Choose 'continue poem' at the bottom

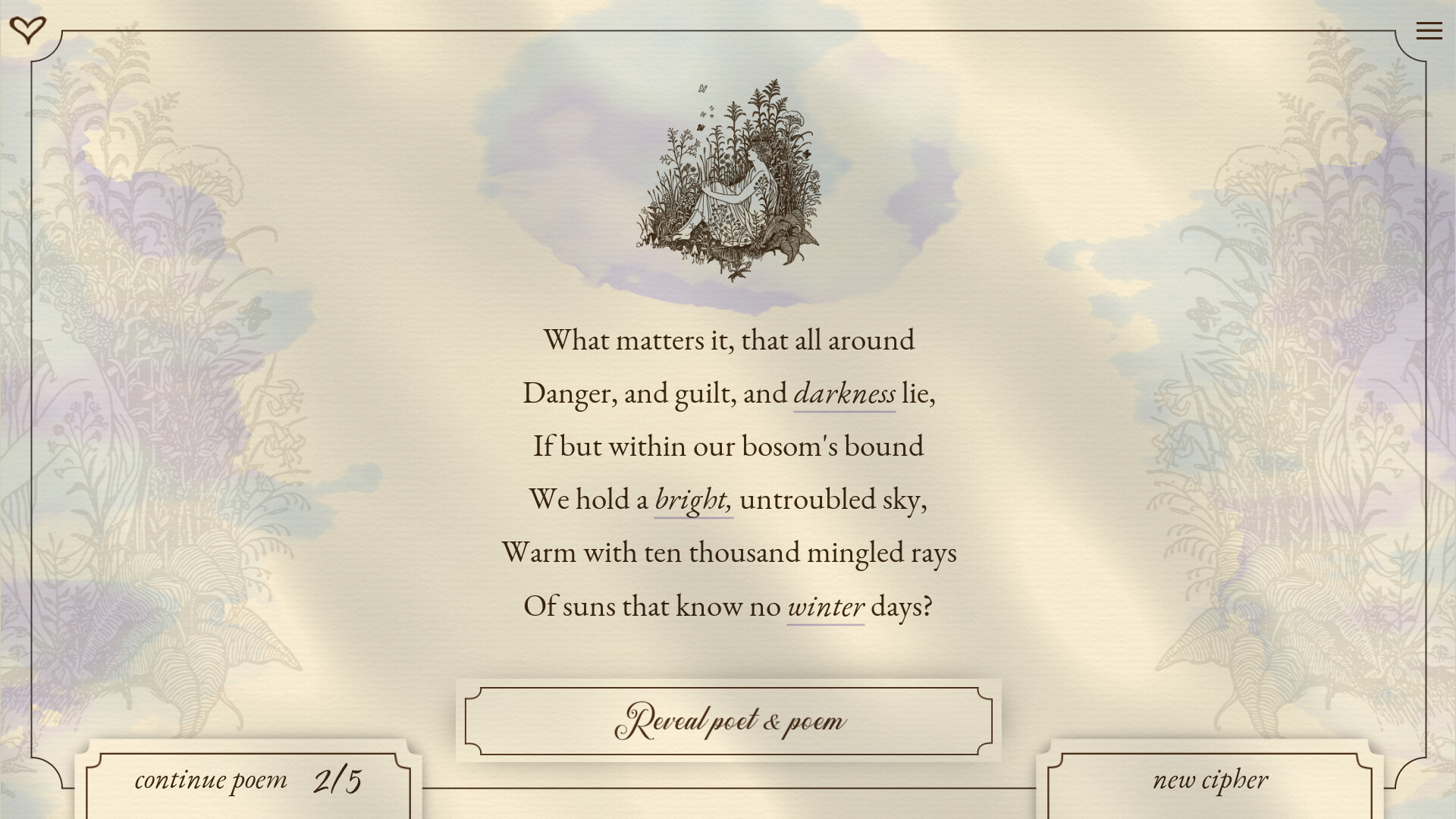pos(212,780)
